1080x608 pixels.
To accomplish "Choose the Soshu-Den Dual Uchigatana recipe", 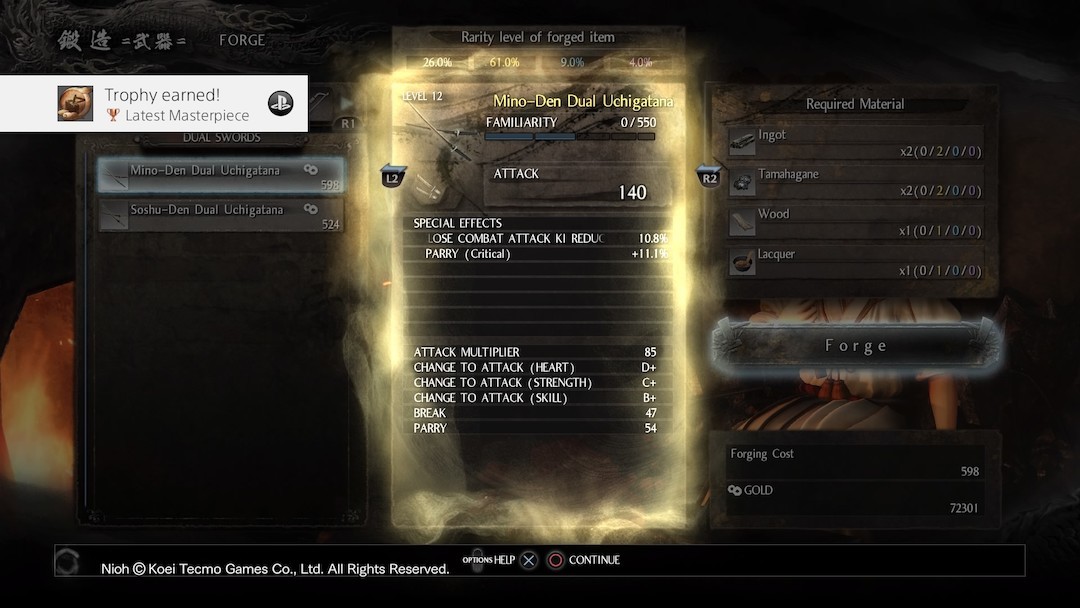I will (x=221, y=216).
